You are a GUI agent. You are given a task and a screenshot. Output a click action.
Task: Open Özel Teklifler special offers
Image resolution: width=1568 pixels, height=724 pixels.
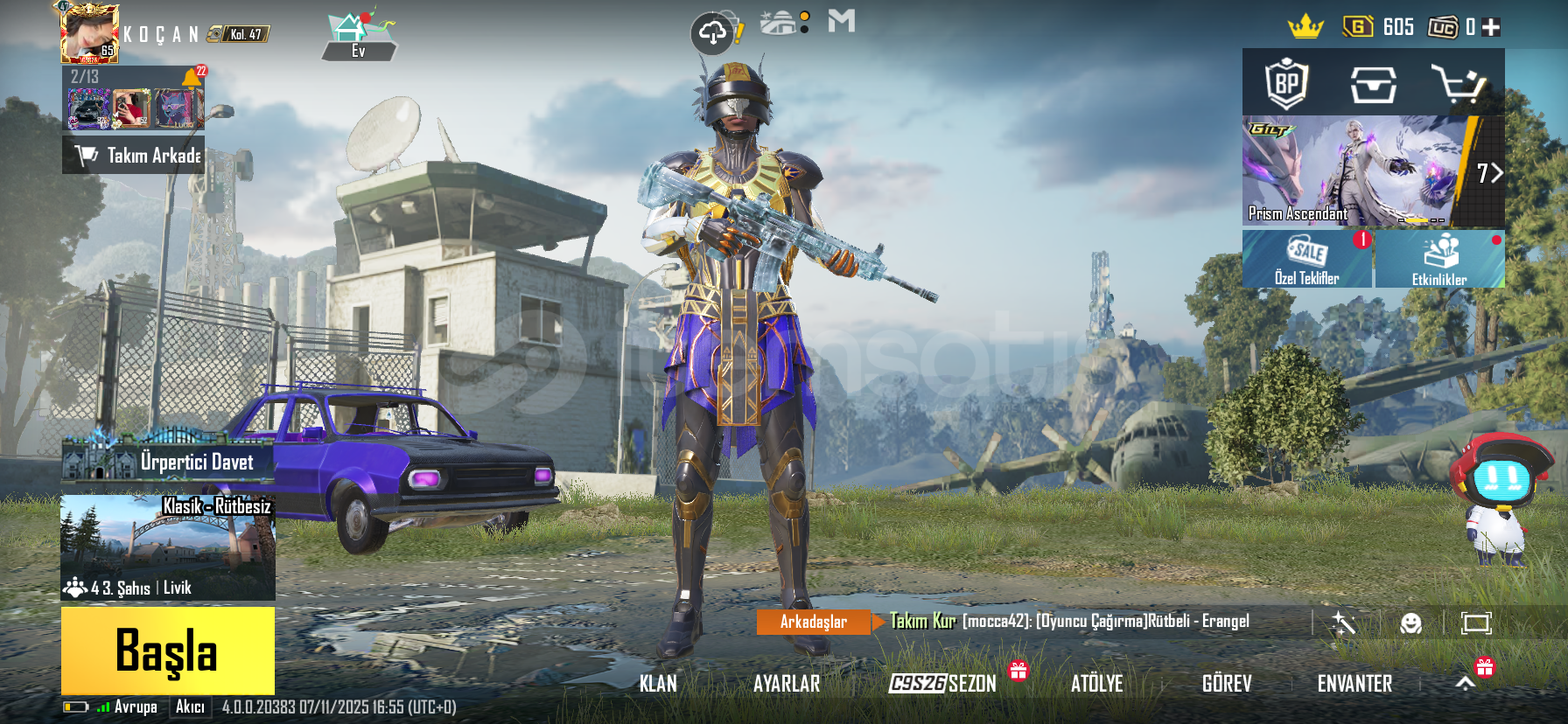click(1306, 259)
